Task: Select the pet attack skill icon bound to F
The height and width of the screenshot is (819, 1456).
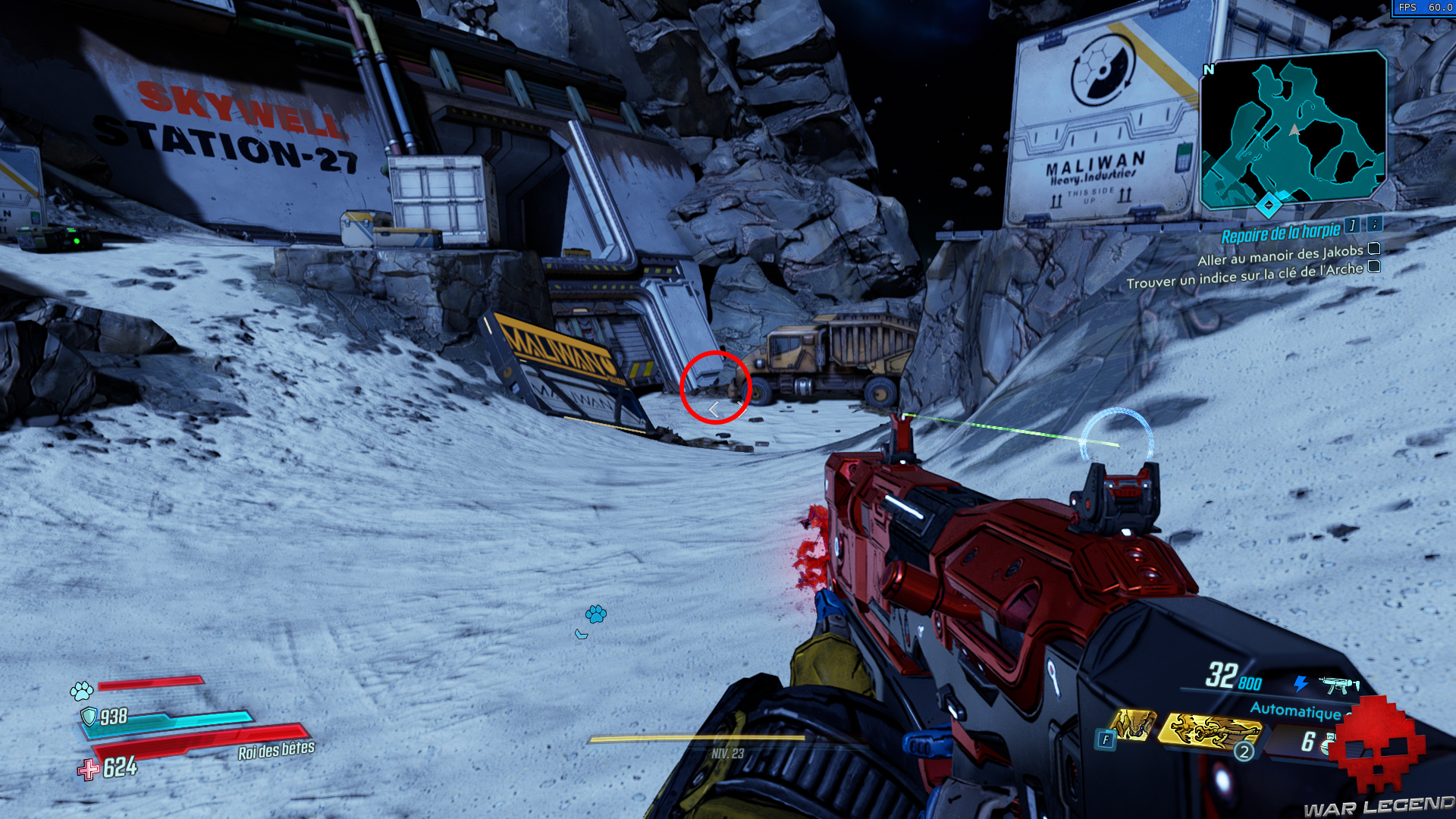Action: (1133, 726)
